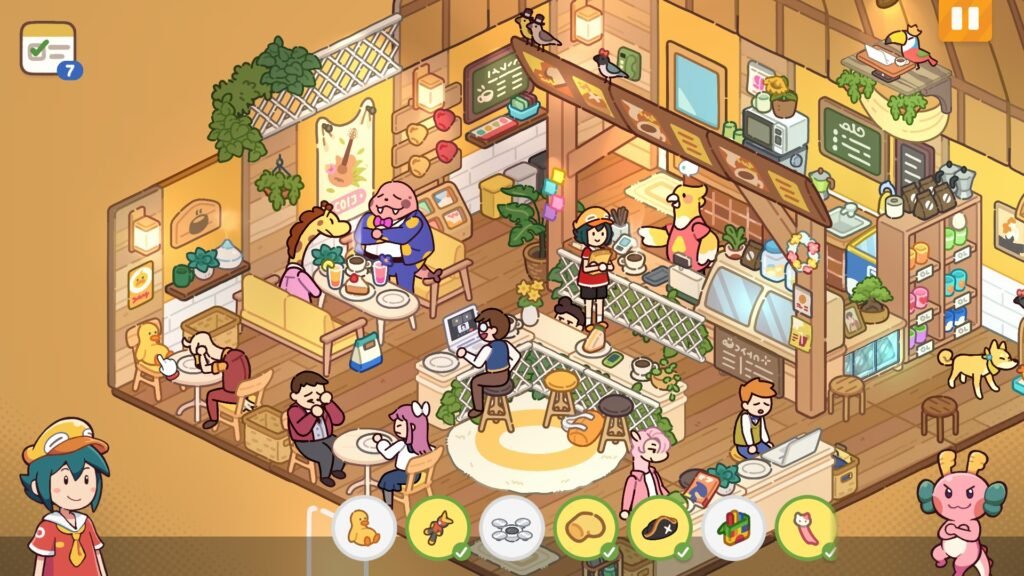
Task: Pick the found bread item slot
Action: click(586, 527)
